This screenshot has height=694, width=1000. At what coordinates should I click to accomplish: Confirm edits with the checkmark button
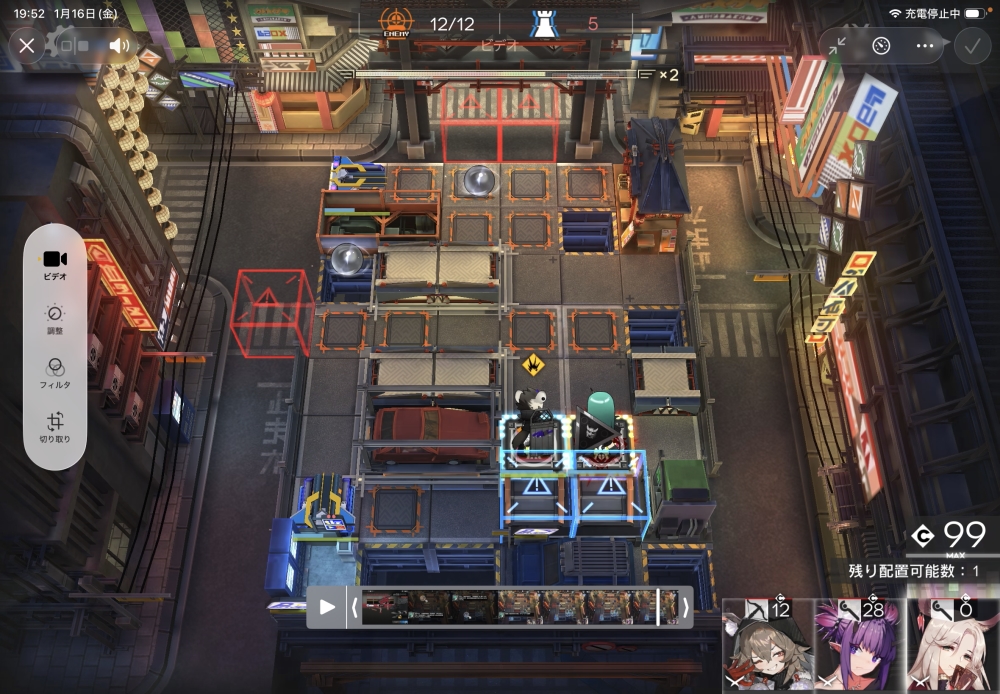click(x=970, y=45)
